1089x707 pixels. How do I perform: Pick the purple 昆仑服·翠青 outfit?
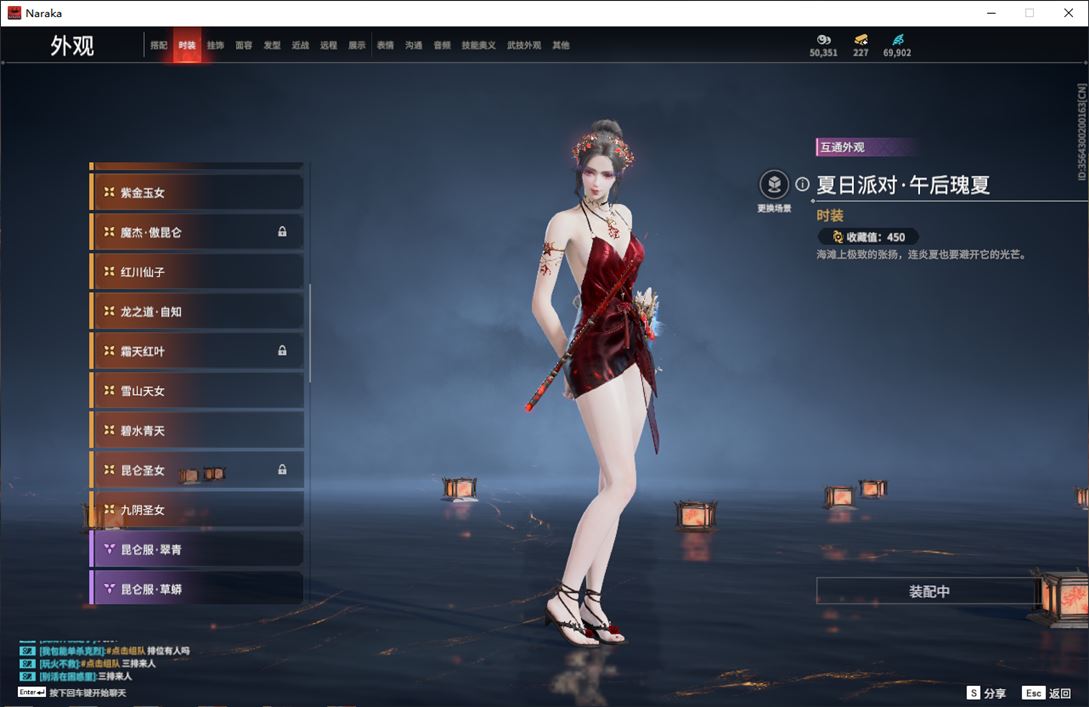(x=197, y=550)
